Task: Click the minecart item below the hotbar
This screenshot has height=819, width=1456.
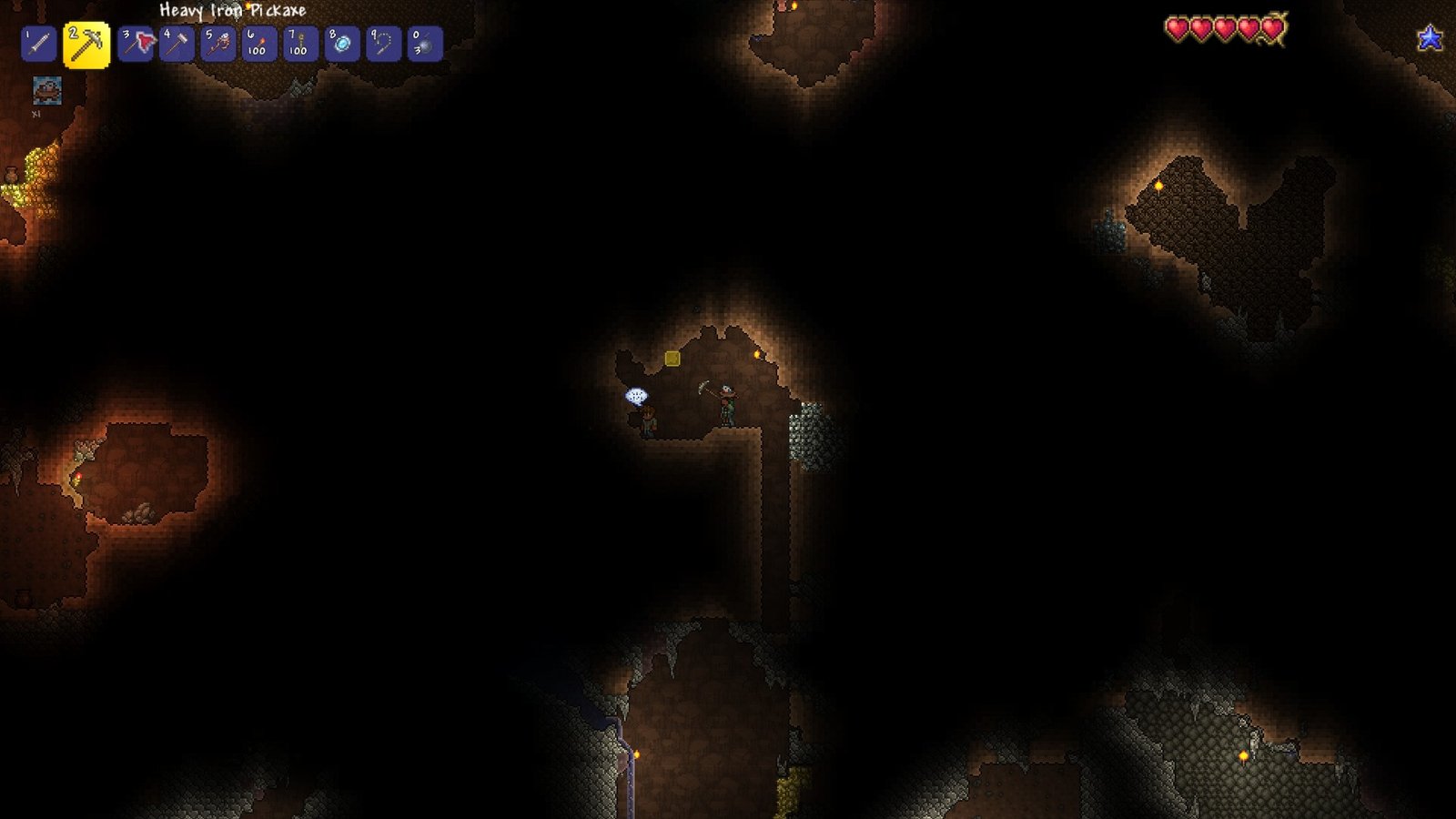Action: tap(47, 91)
